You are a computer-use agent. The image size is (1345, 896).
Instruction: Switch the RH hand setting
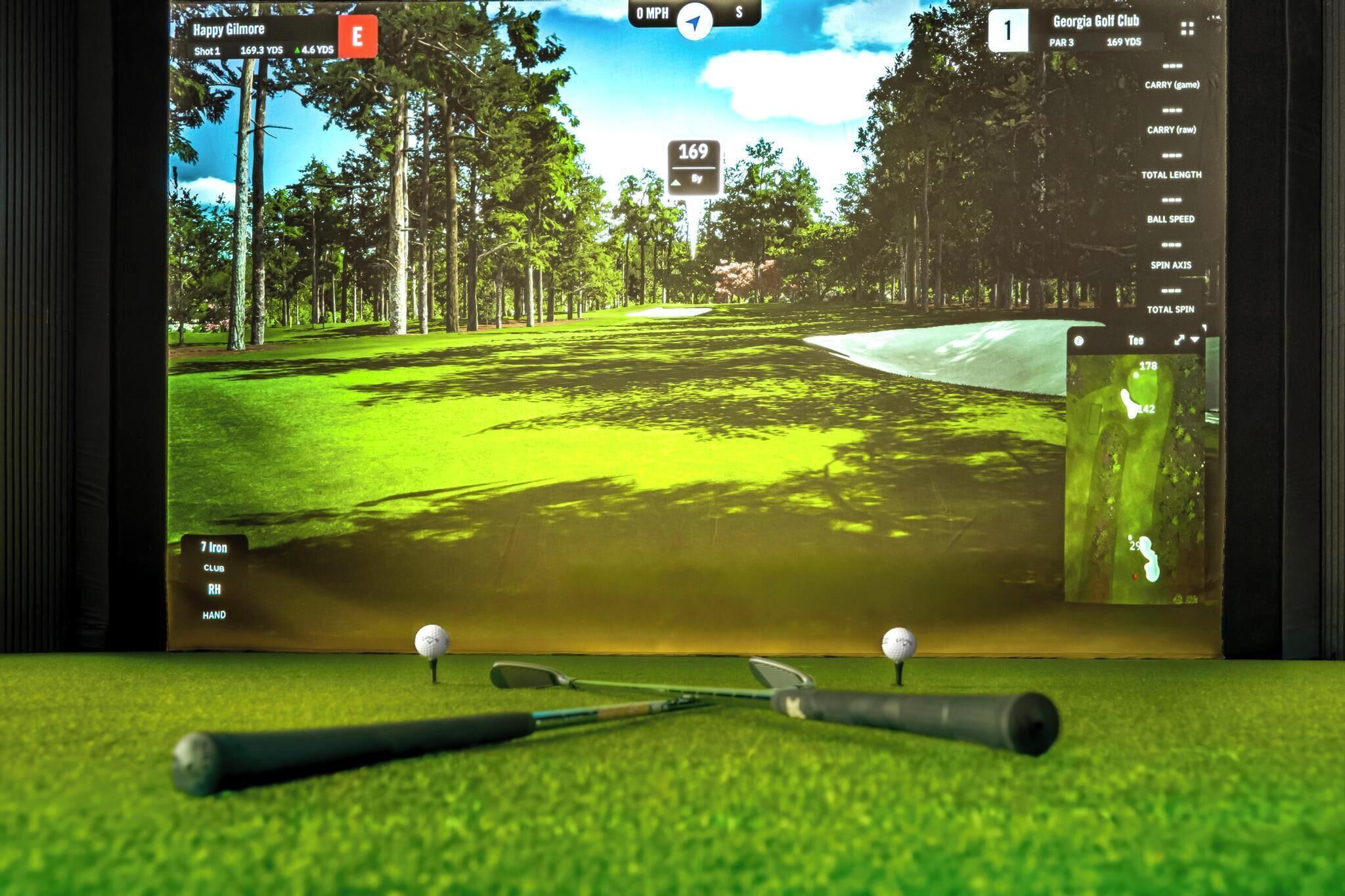pos(214,590)
